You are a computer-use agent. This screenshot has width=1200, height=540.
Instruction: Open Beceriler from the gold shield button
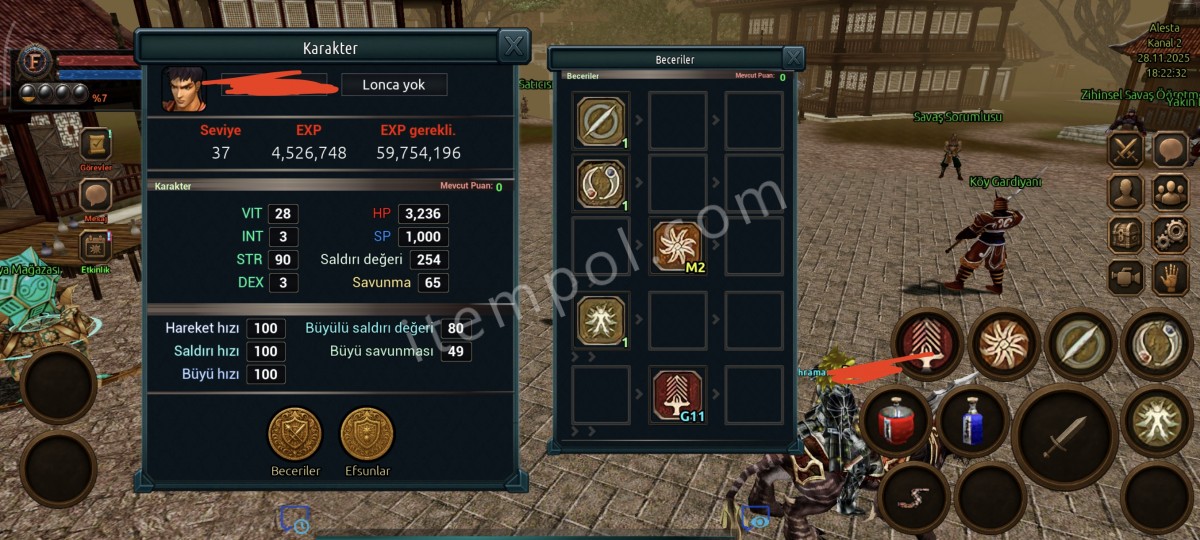[x=295, y=435]
